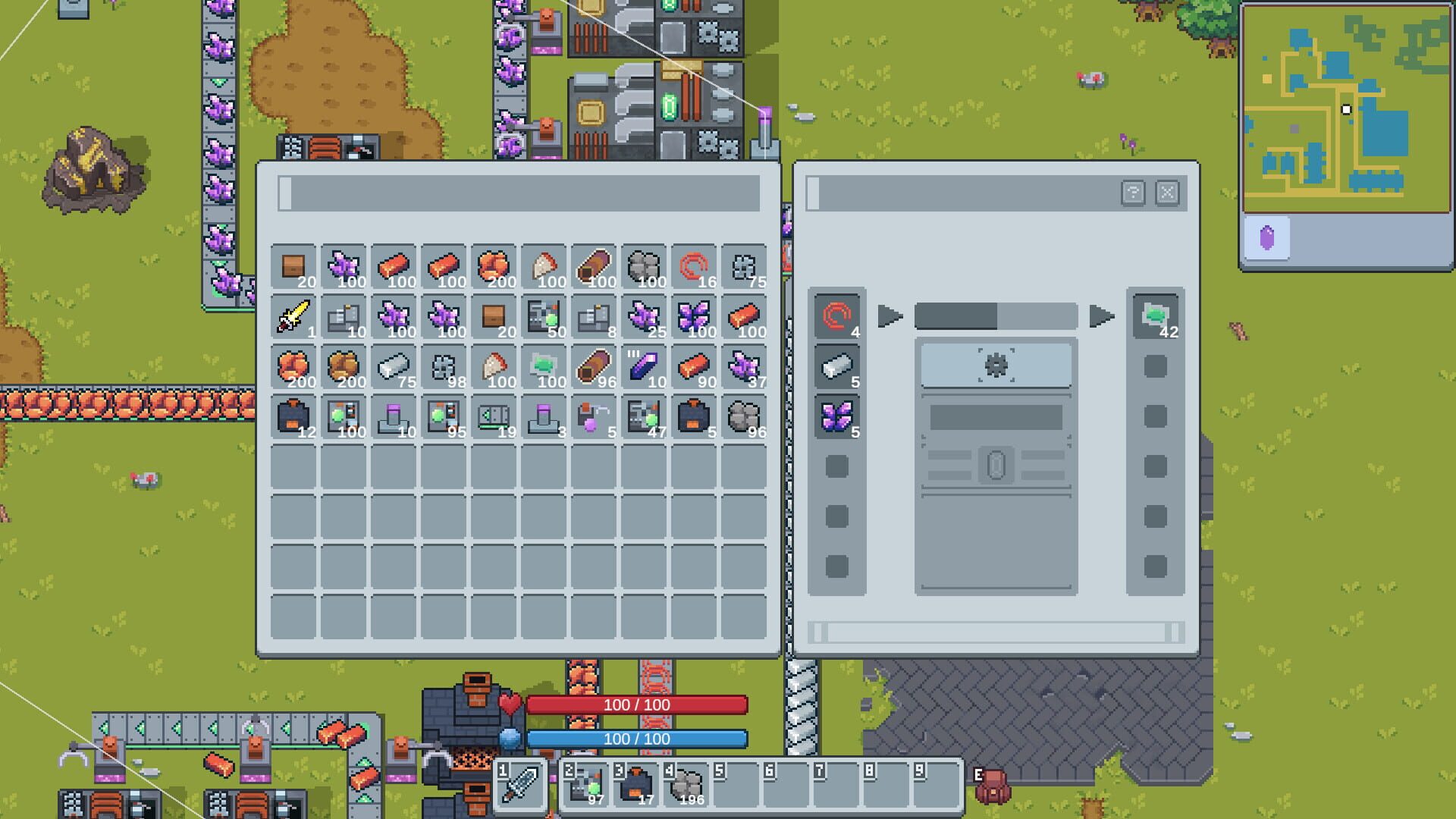Image resolution: width=1456 pixels, height=819 pixels.
Task: Select a copper ingot stack of 100
Action: 393,265
